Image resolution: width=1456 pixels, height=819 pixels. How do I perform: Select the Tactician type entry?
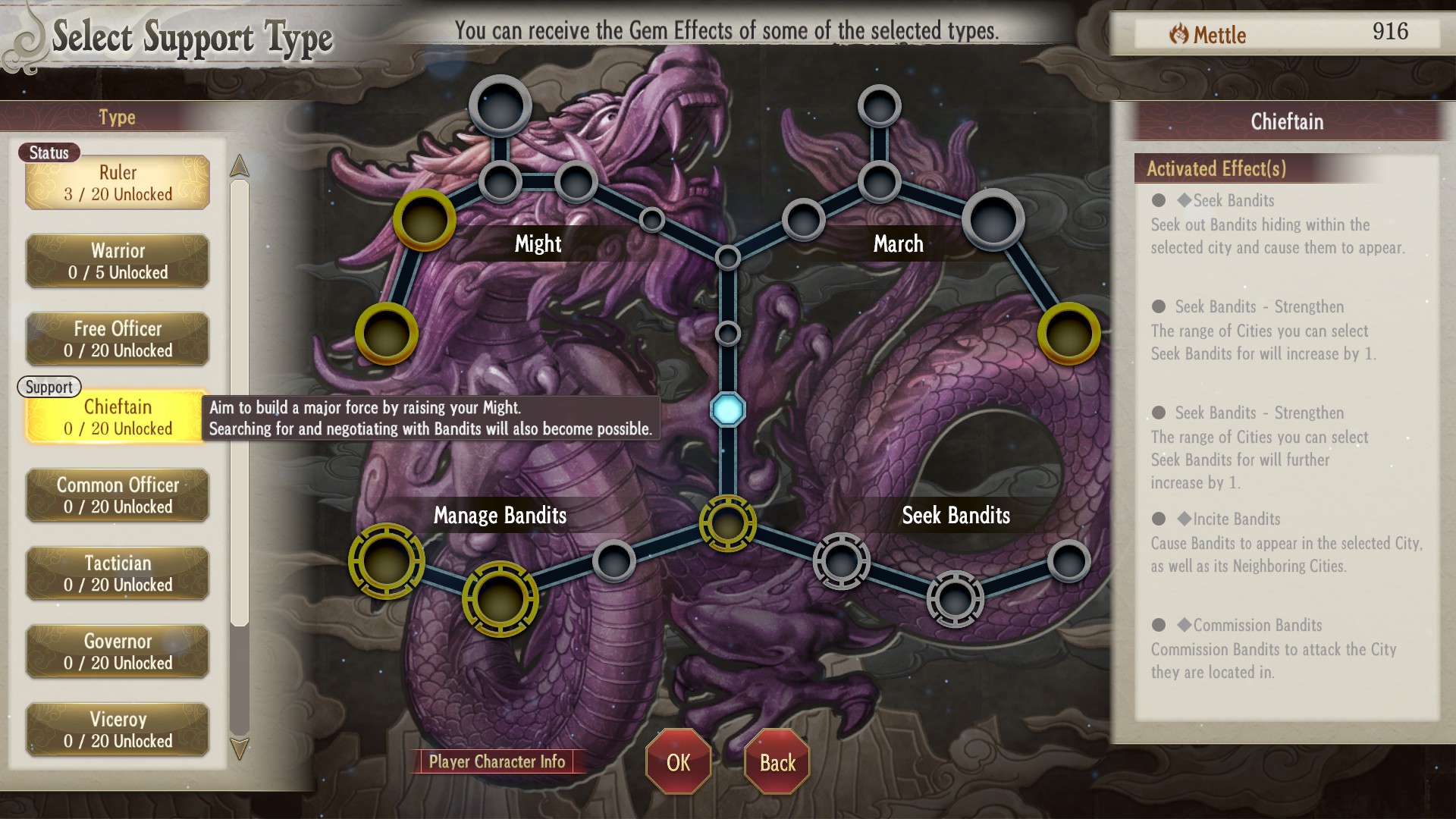tap(118, 573)
